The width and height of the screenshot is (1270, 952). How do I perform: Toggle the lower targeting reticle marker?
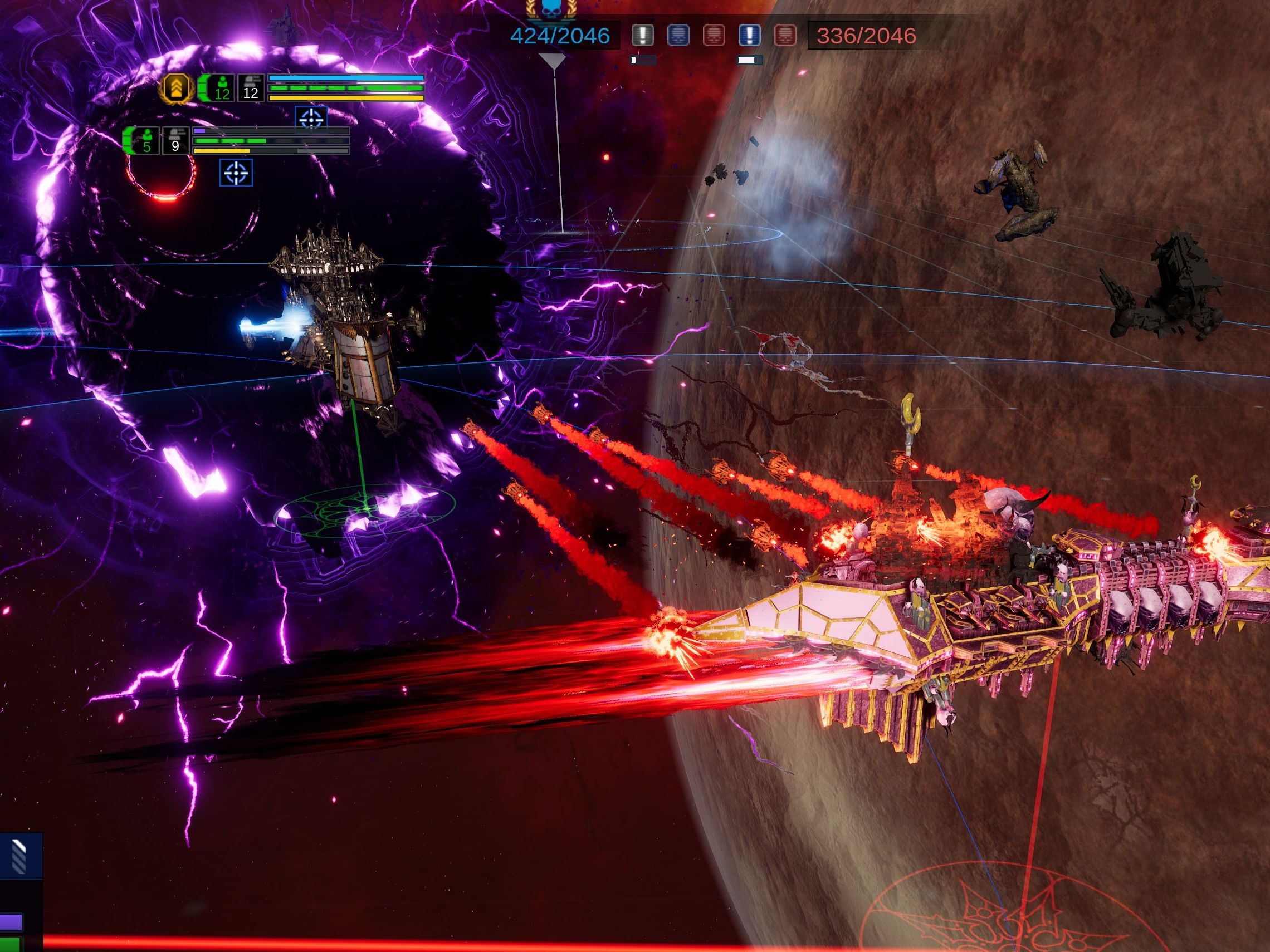237,173
